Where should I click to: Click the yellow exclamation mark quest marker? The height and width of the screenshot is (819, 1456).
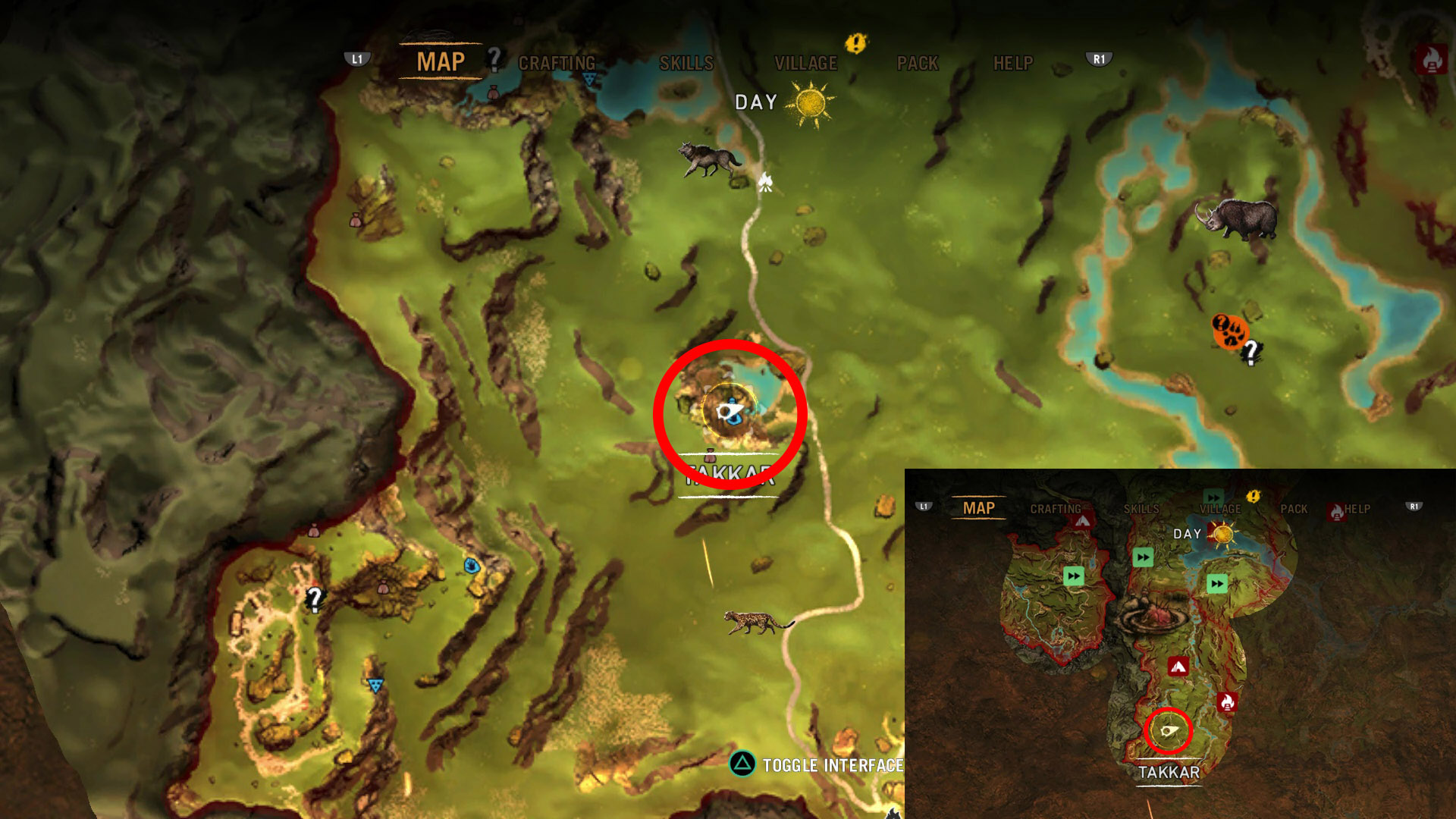[x=855, y=43]
